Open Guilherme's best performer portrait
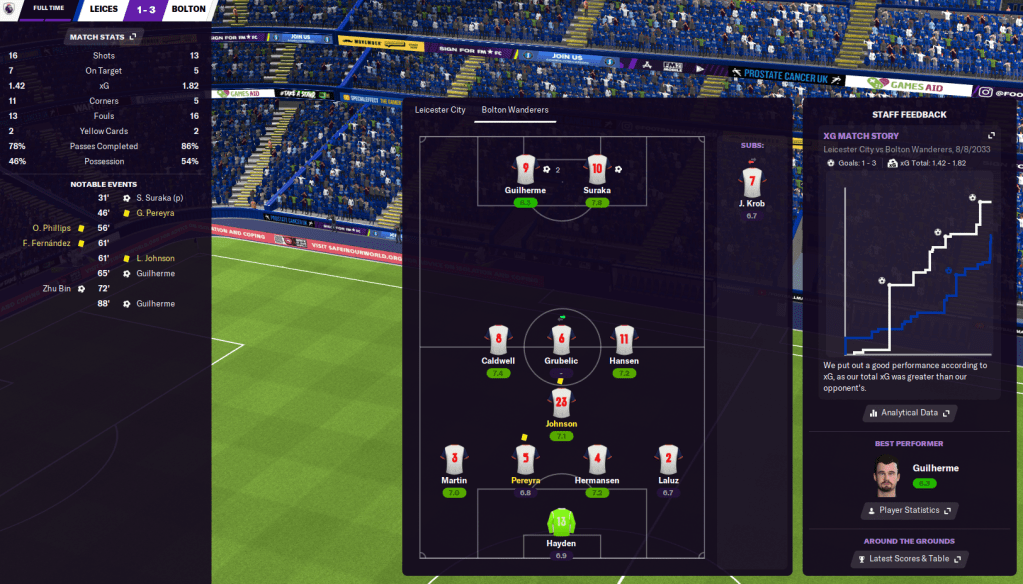Screen dimensions: 1023x584 click(x=885, y=476)
